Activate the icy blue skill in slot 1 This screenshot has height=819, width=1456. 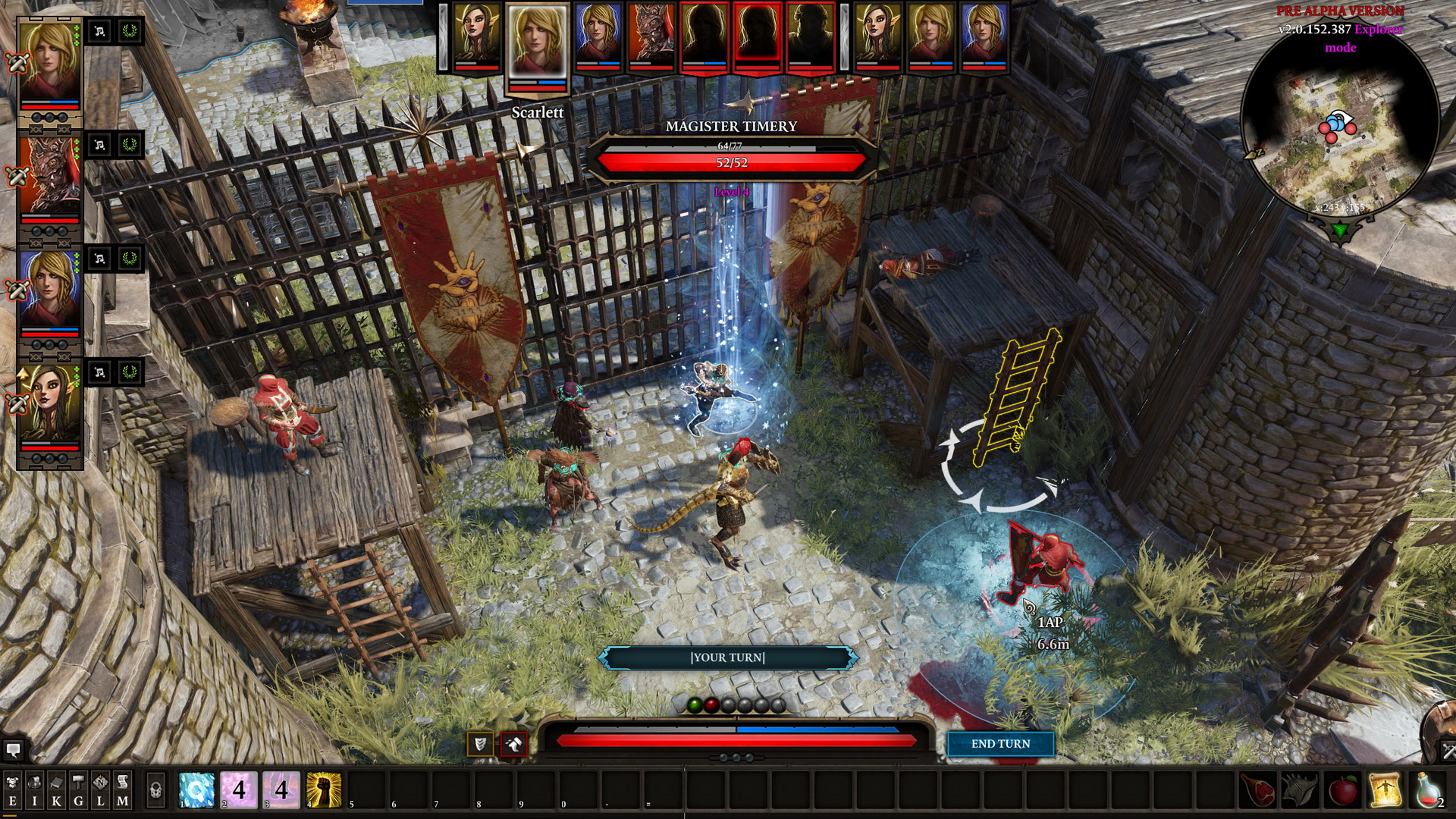(x=197, y=789)
